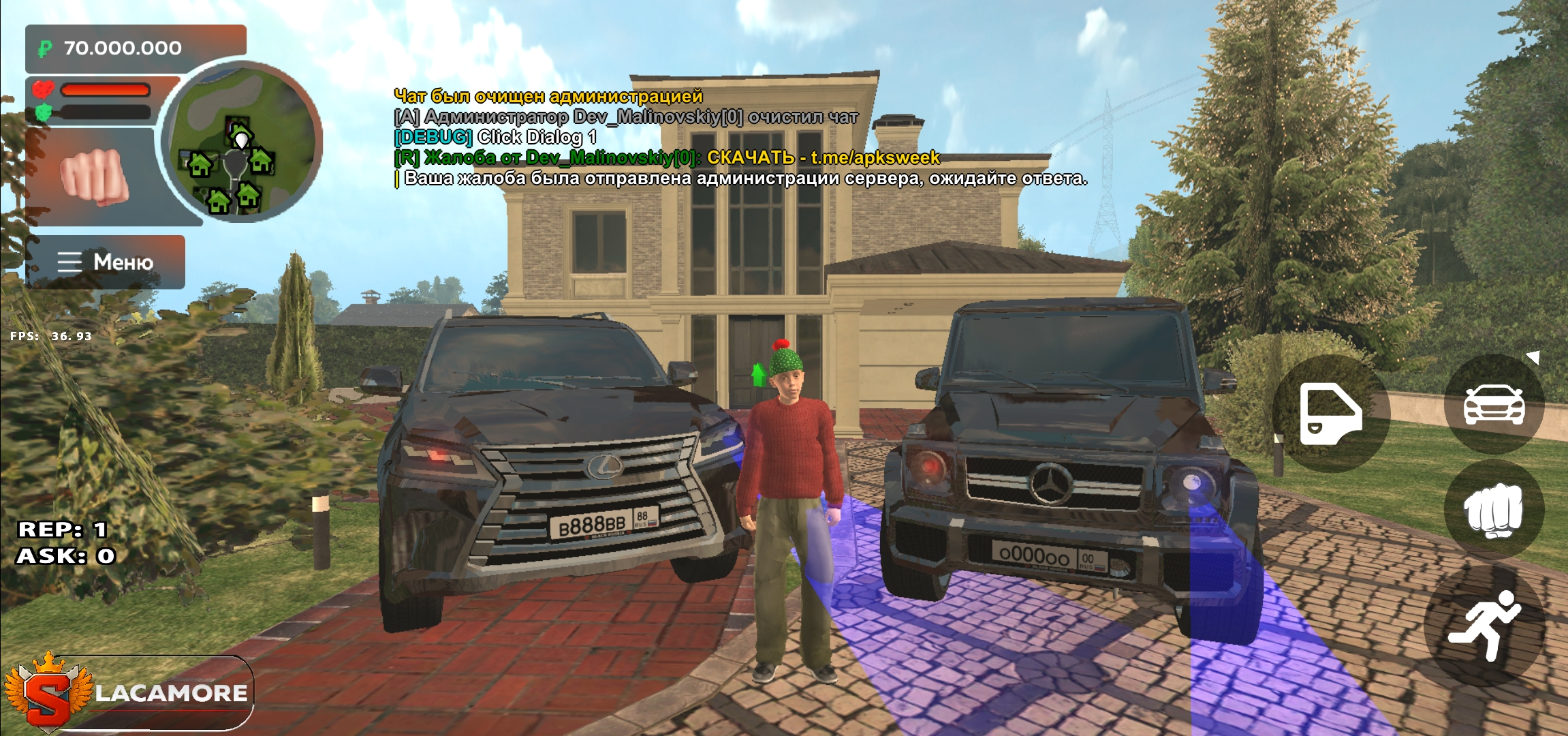Open the car icon button
This screenshot has width=1568, height=736.
[1494, 405]
